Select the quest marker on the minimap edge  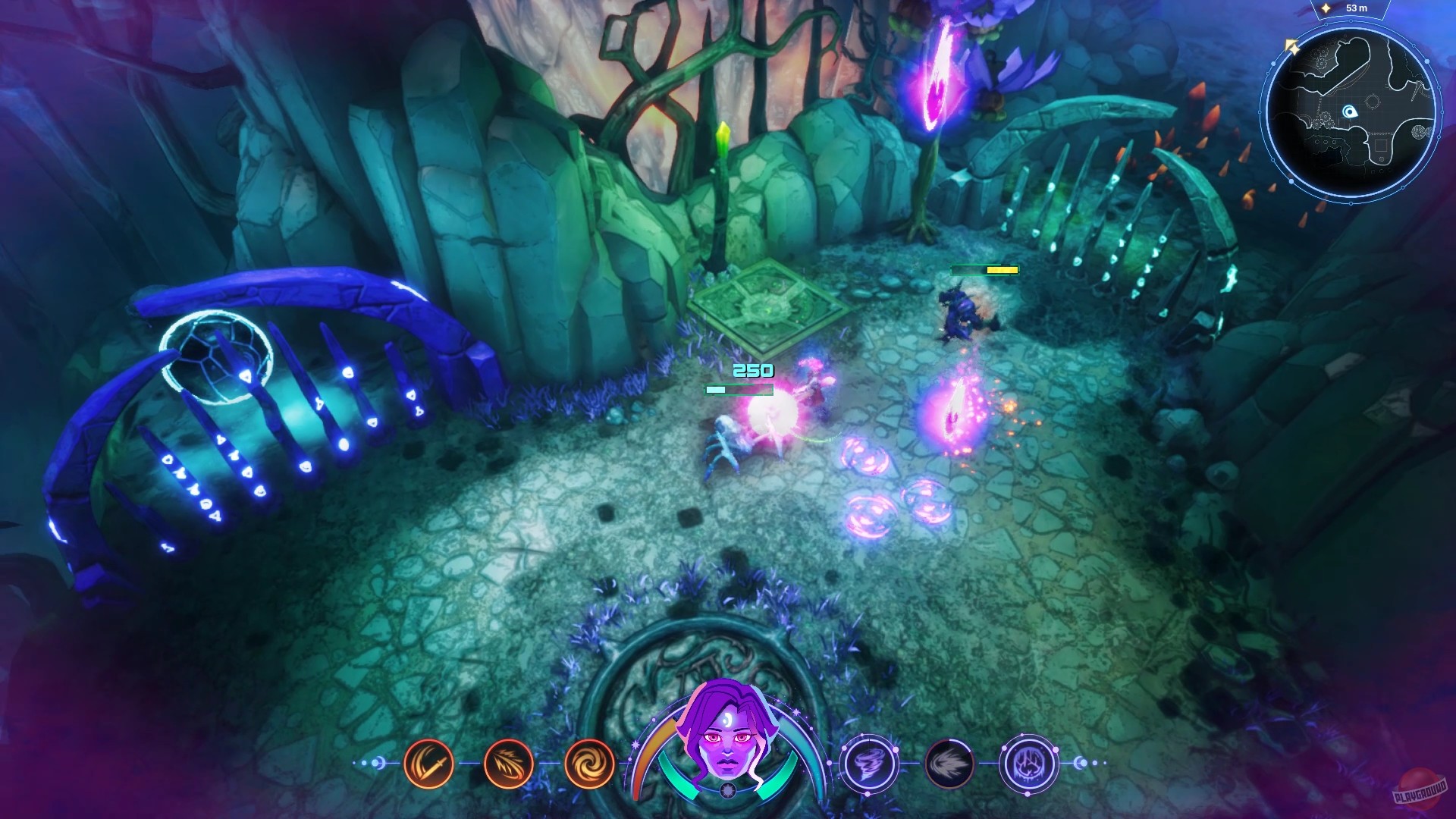1292,45
